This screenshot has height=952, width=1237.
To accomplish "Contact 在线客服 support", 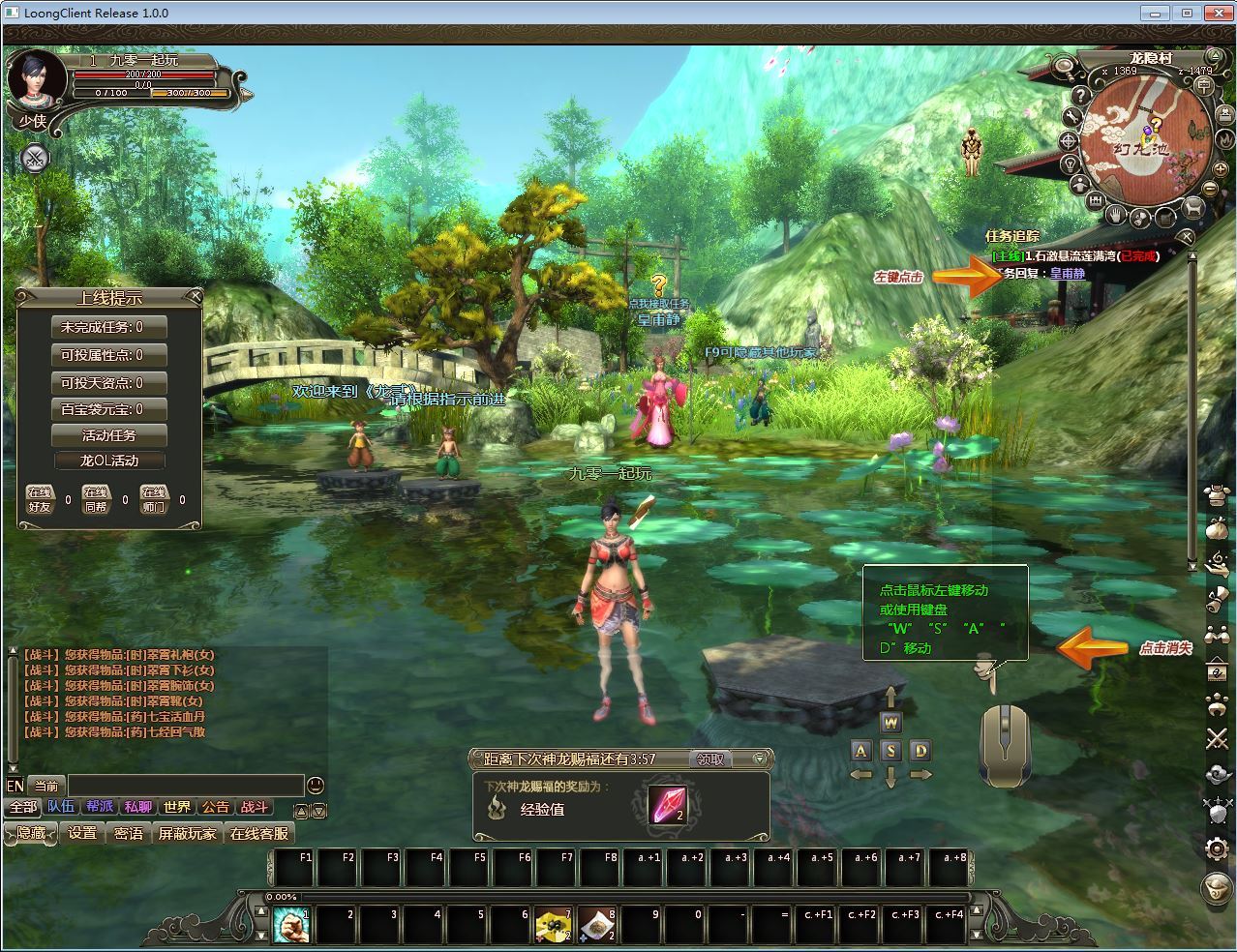I will 258,833.
